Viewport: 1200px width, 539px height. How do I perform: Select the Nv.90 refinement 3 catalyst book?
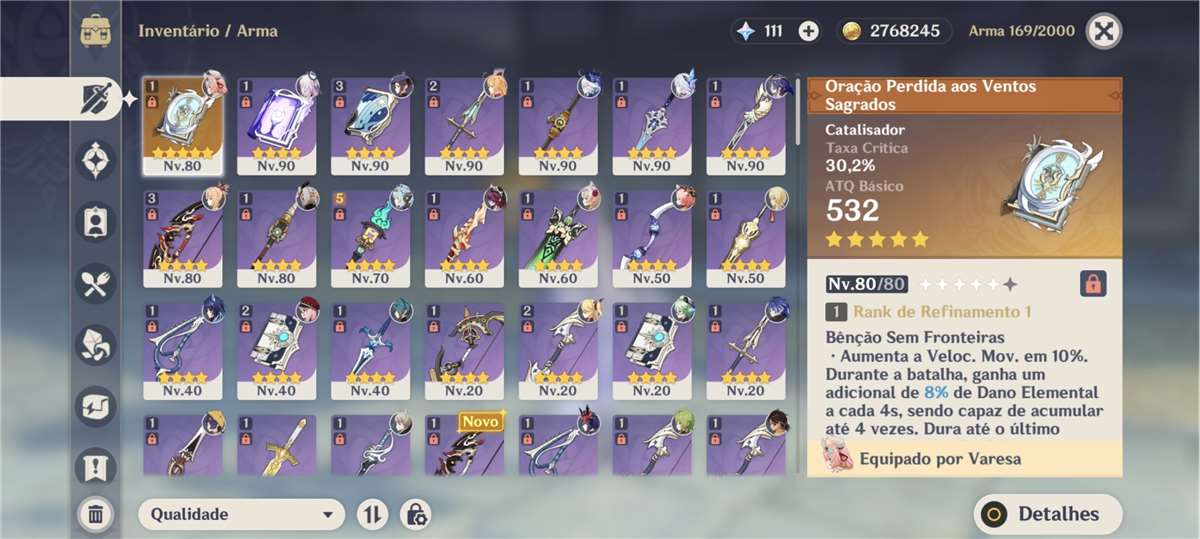(371, 126)
